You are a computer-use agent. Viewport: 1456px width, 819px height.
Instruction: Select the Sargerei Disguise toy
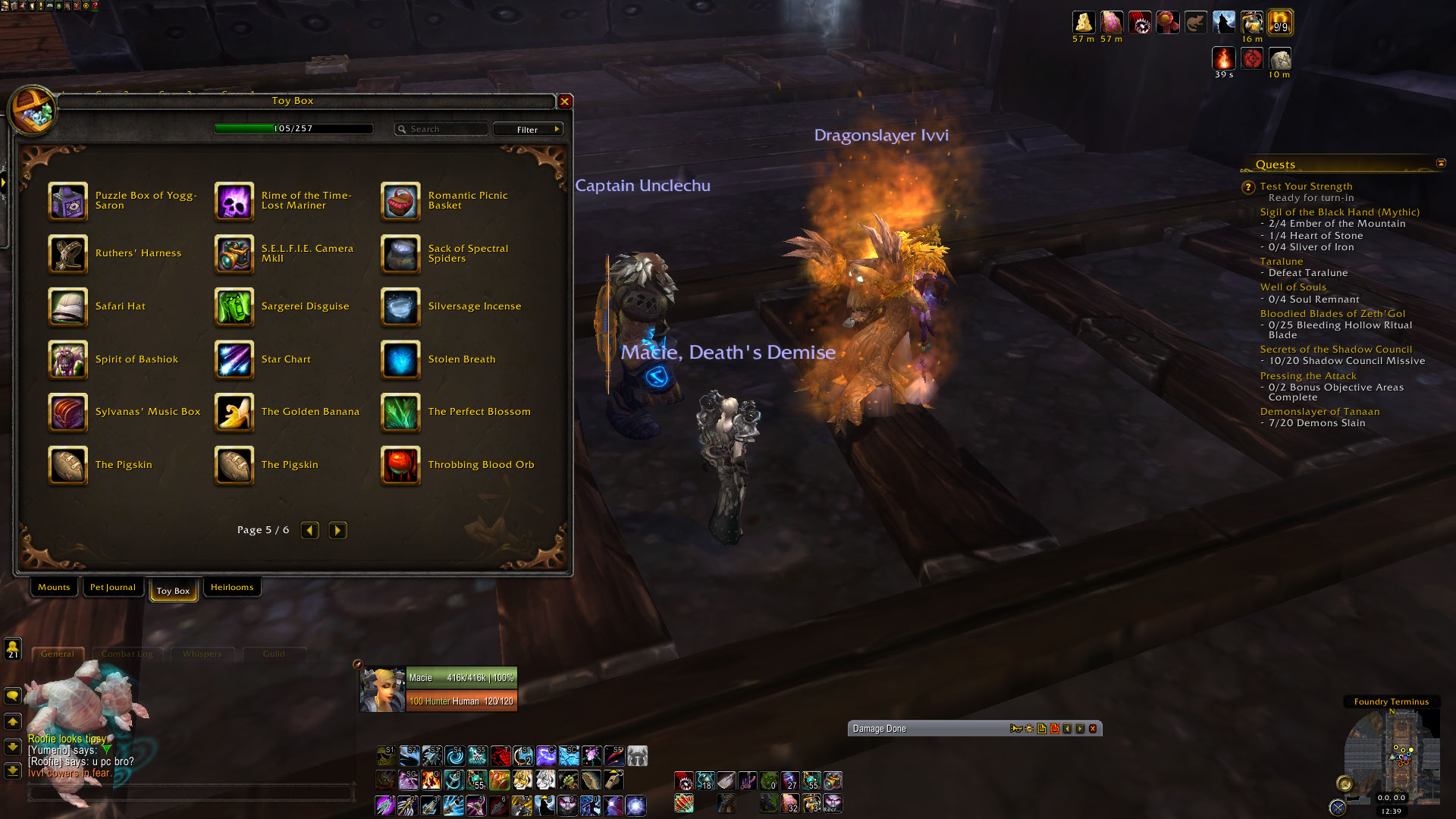234,307
